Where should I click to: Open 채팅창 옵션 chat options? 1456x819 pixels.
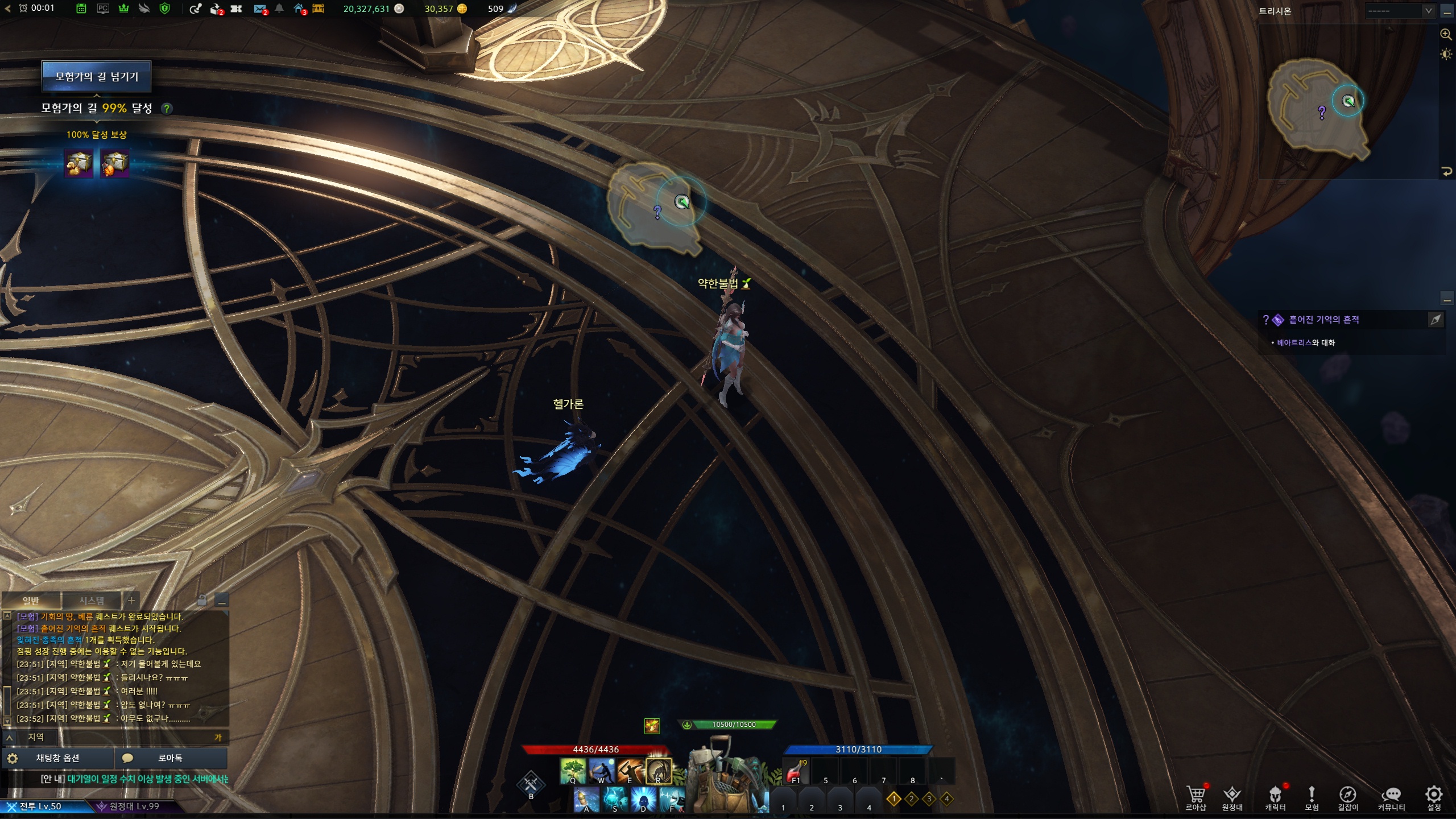(57, 758)
